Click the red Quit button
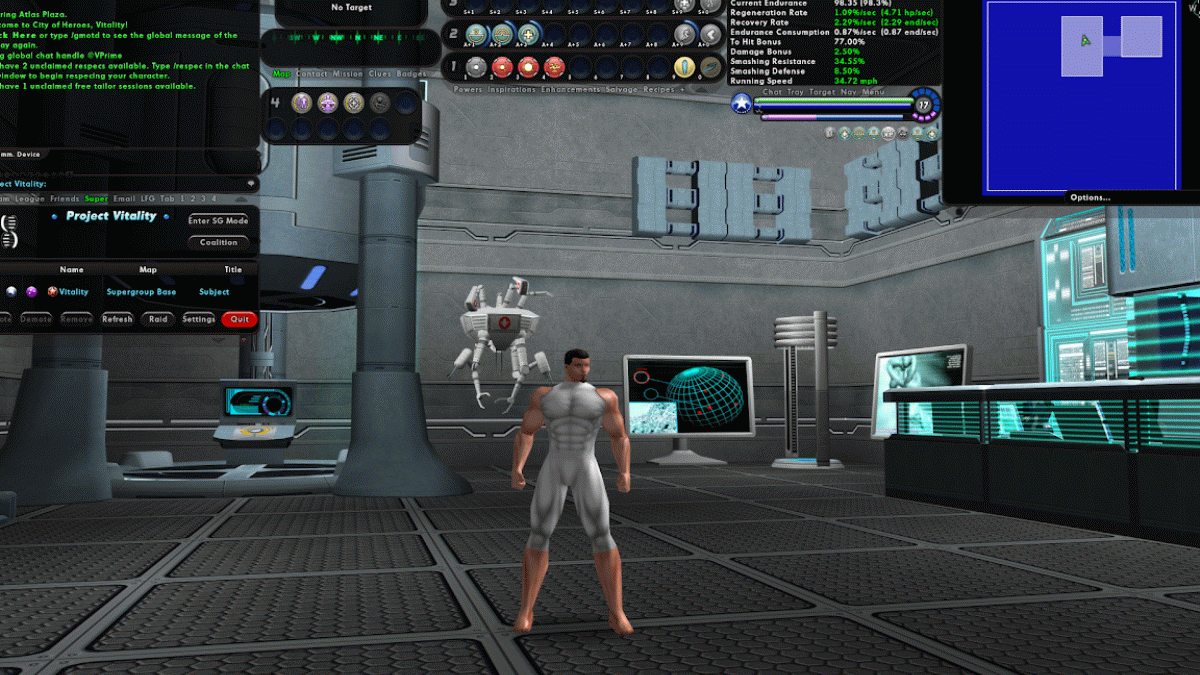The height and width of the screenshot is (675, 1200). click(x=239, y=319)
